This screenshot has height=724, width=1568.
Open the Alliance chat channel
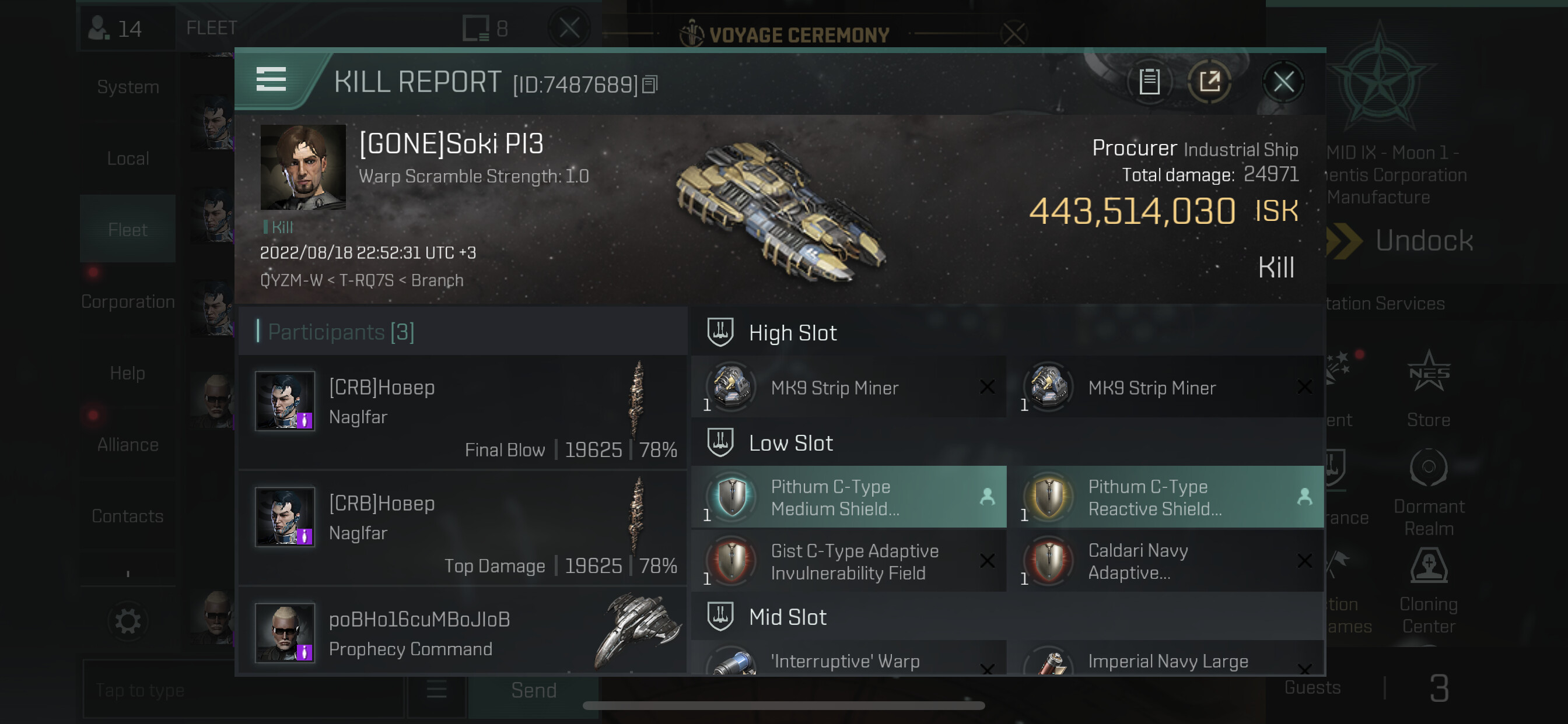point(128,445)
